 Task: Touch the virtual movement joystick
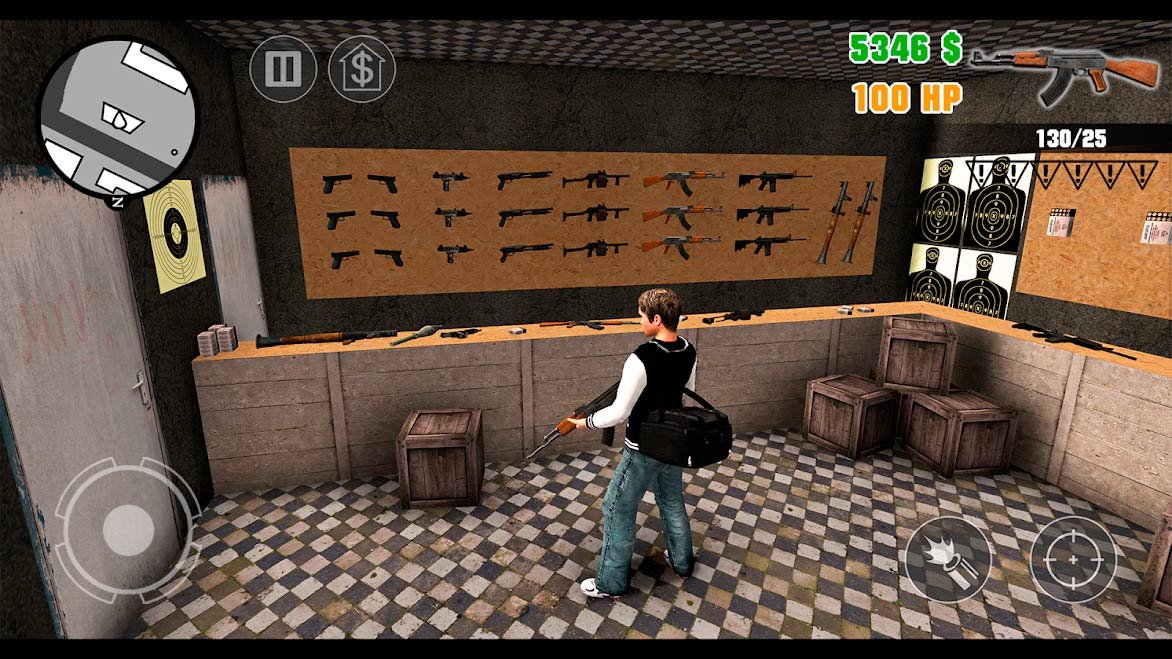pos(127,527)
